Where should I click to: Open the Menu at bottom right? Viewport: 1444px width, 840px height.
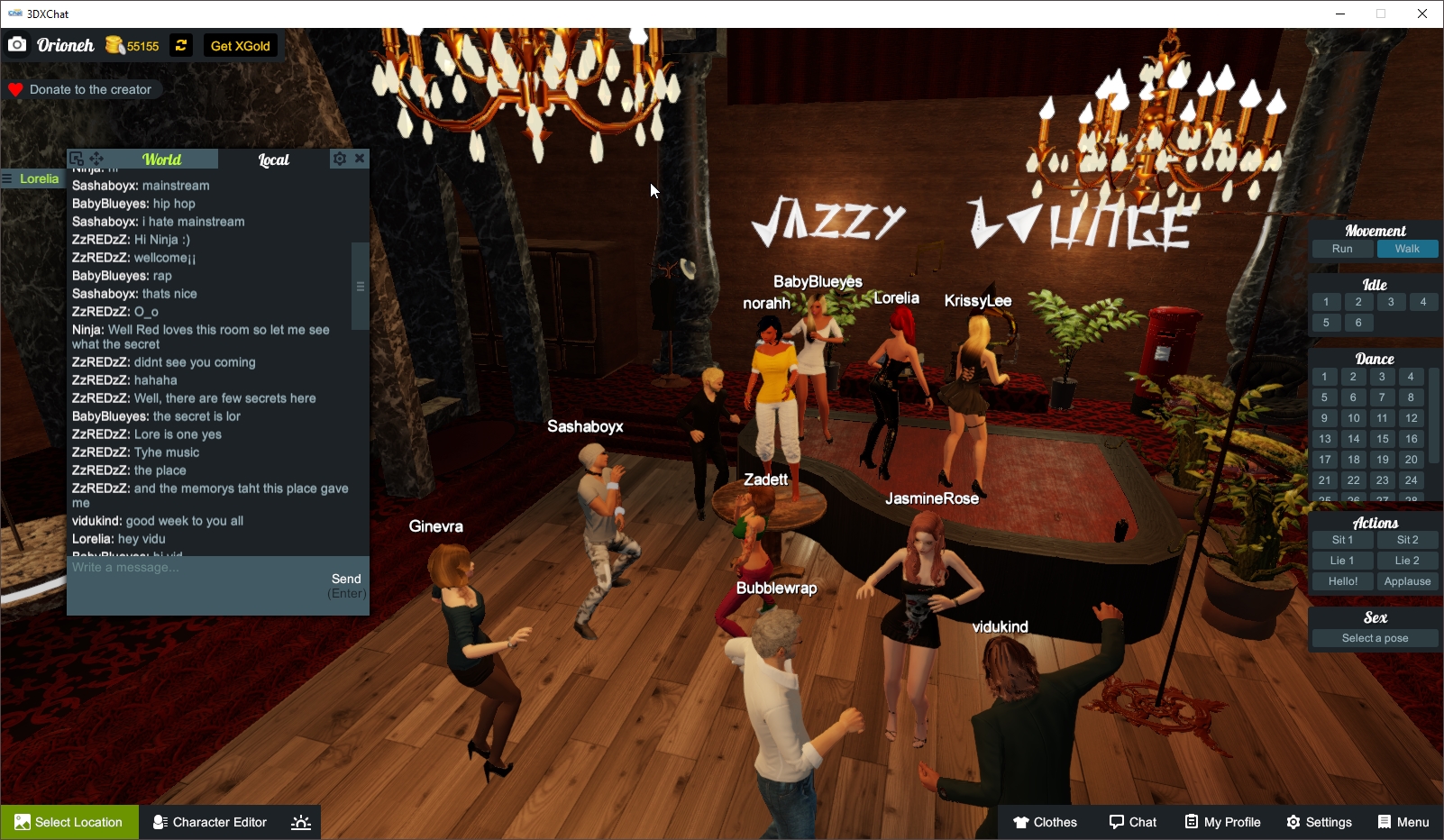(x=1403, y=822)
